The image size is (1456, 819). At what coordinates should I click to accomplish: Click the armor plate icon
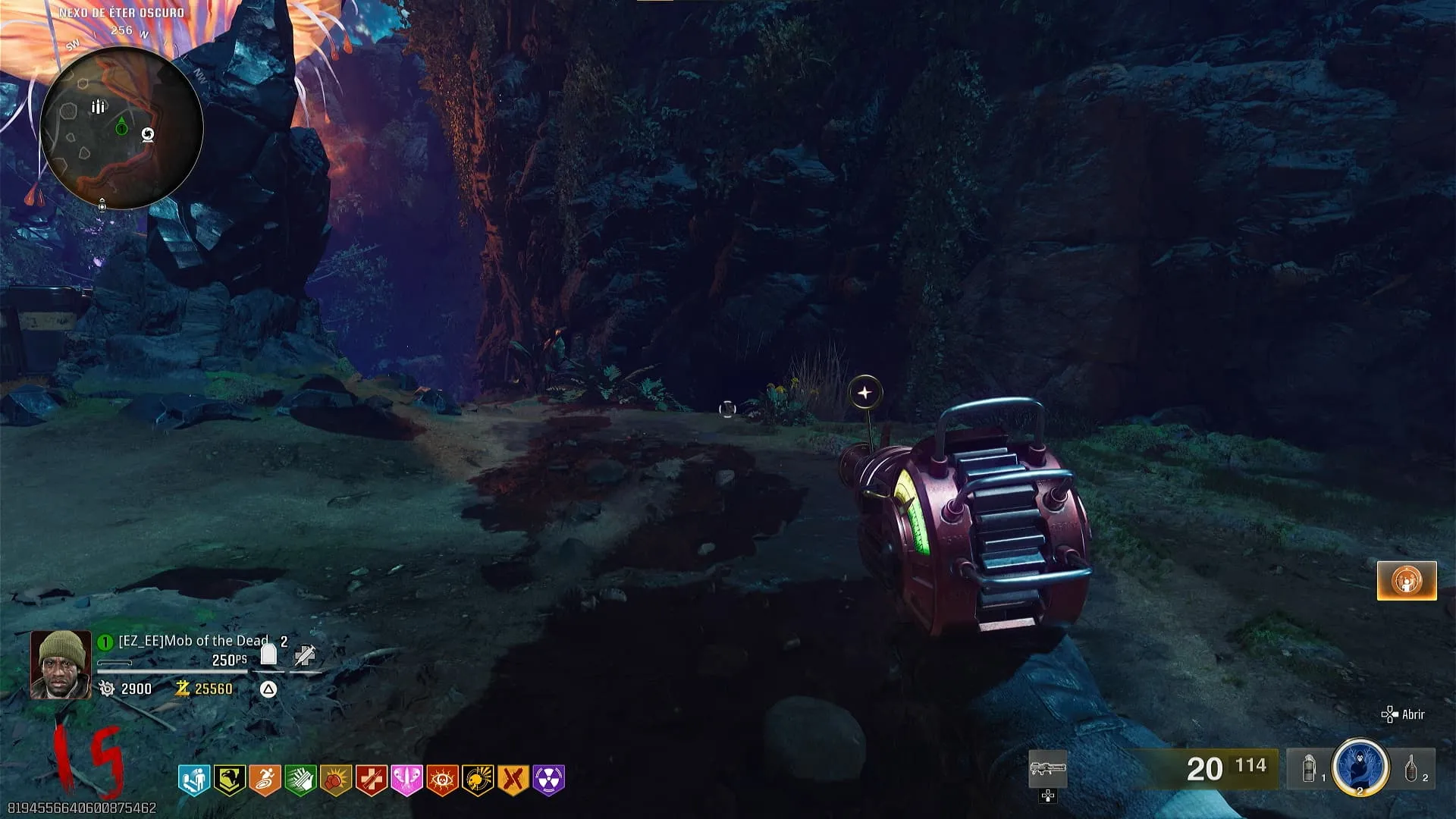[x=268, y=654]
